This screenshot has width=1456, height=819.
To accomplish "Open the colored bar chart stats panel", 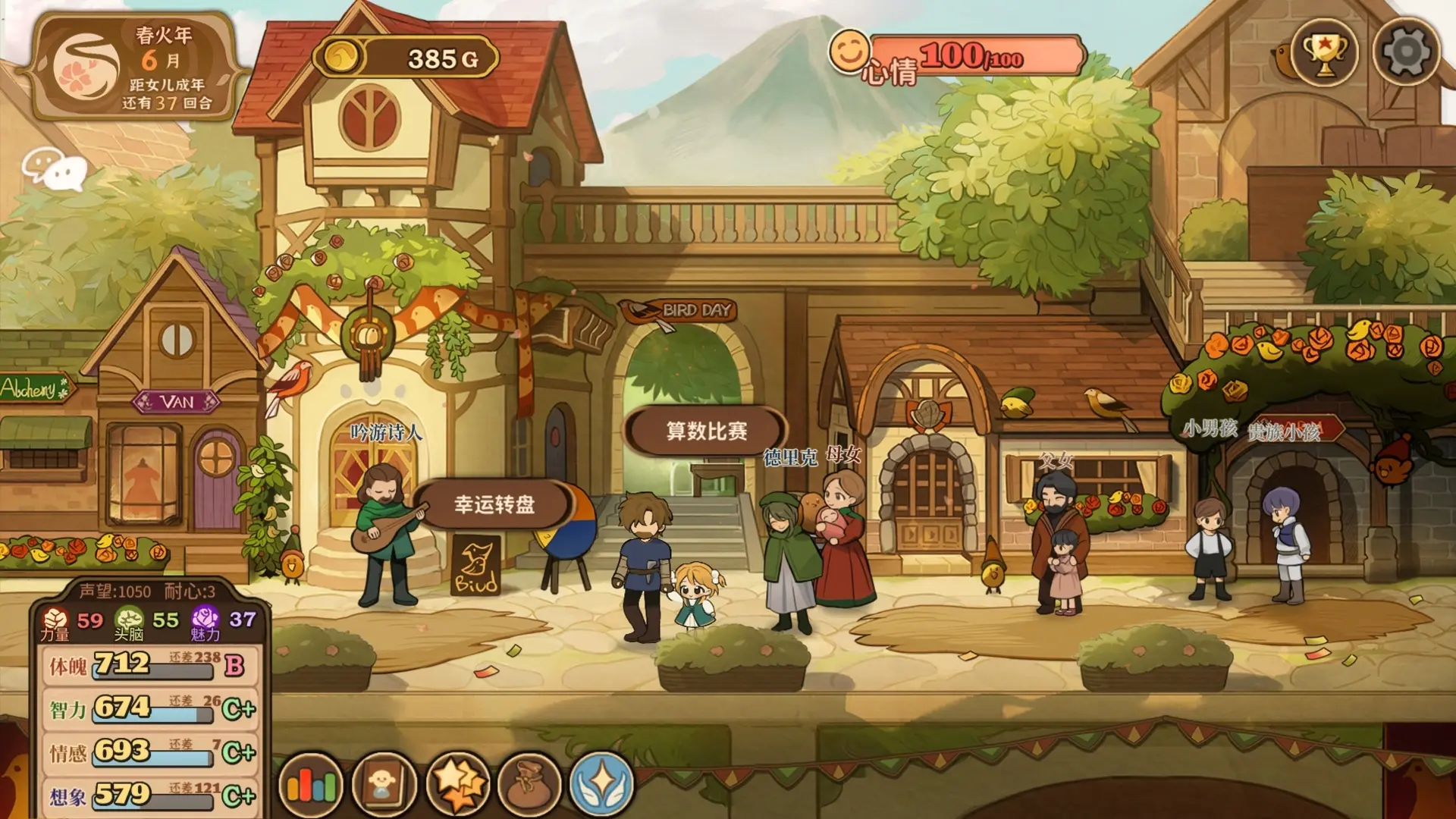I will pos(311,785).
